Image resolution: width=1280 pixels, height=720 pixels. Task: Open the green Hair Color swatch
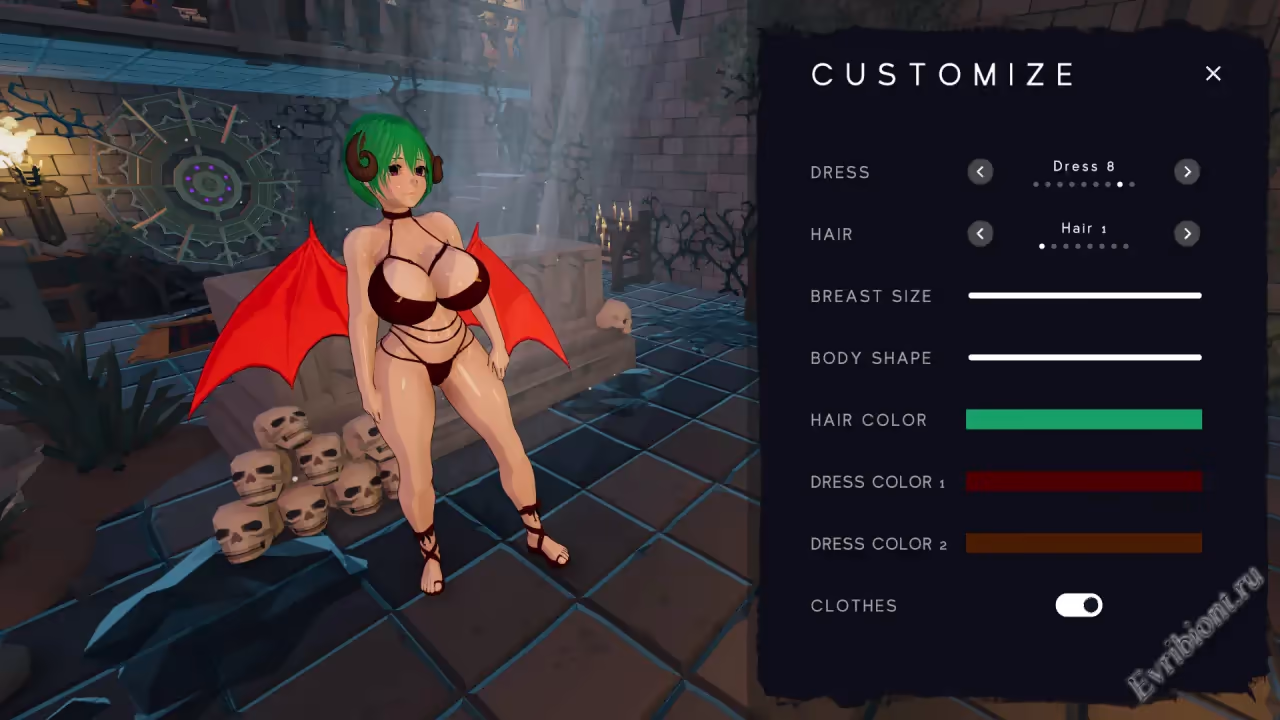[x=1084, y=420]
